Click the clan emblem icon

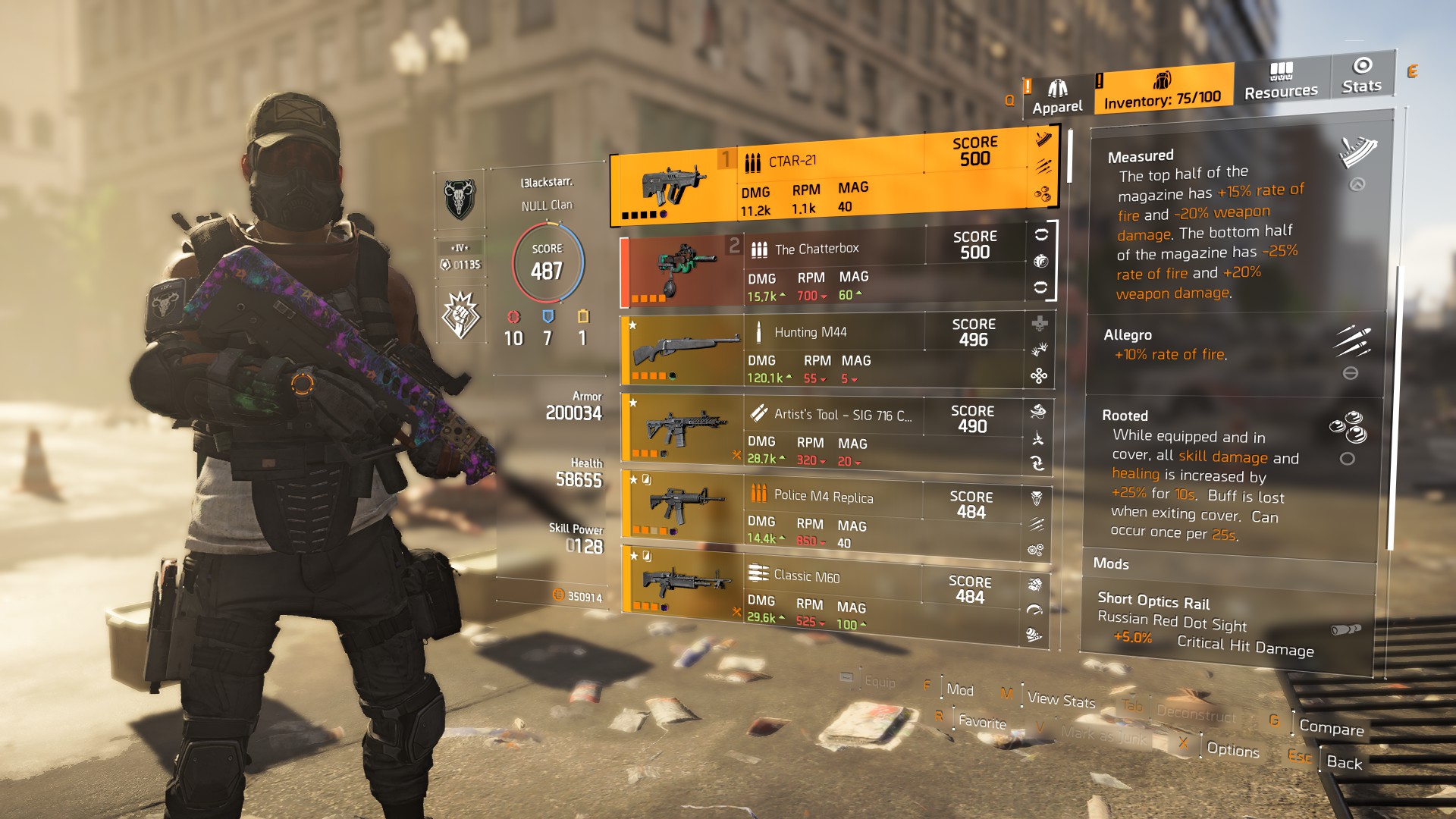[460, 200]
